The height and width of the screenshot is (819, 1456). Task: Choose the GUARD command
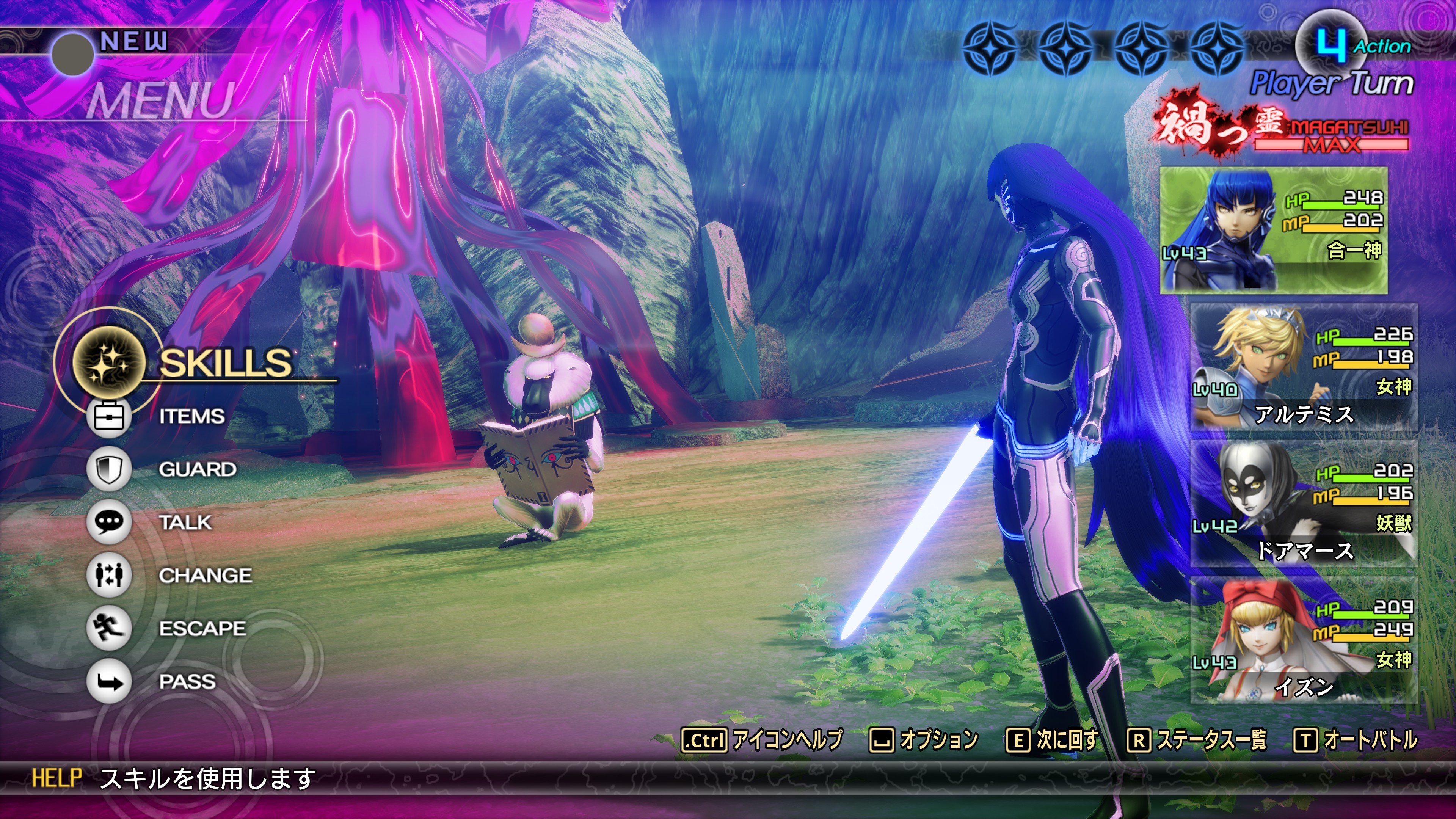coord(197,470)
